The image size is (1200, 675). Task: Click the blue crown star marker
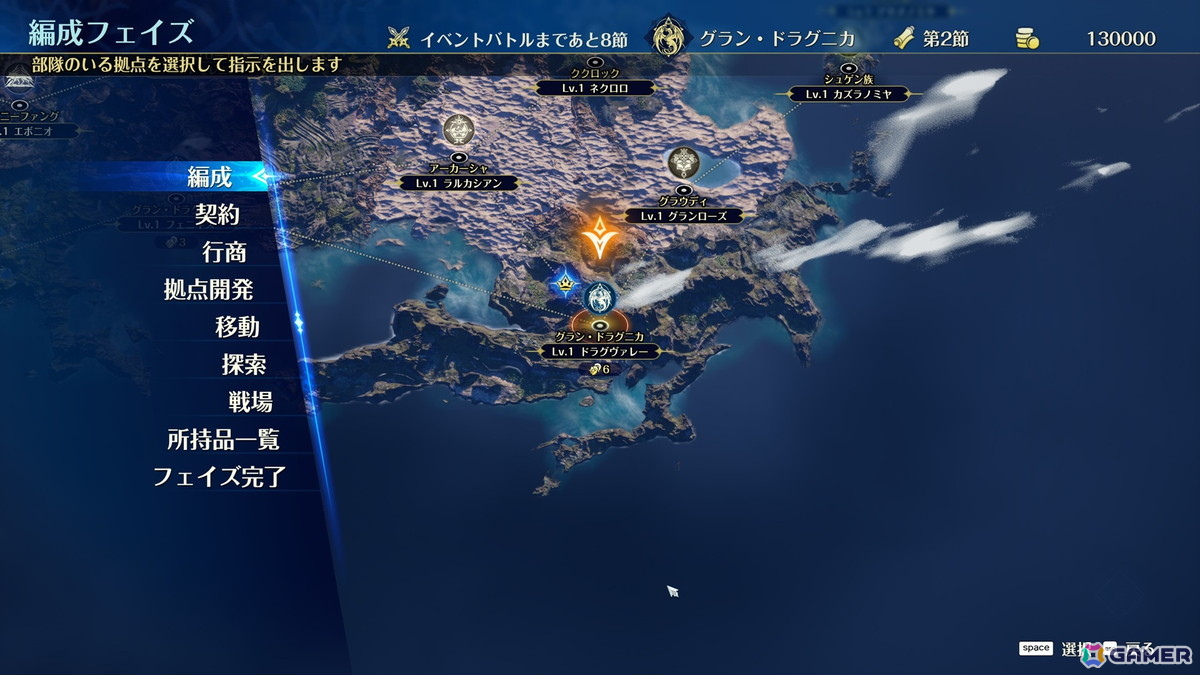pos(565,285)
